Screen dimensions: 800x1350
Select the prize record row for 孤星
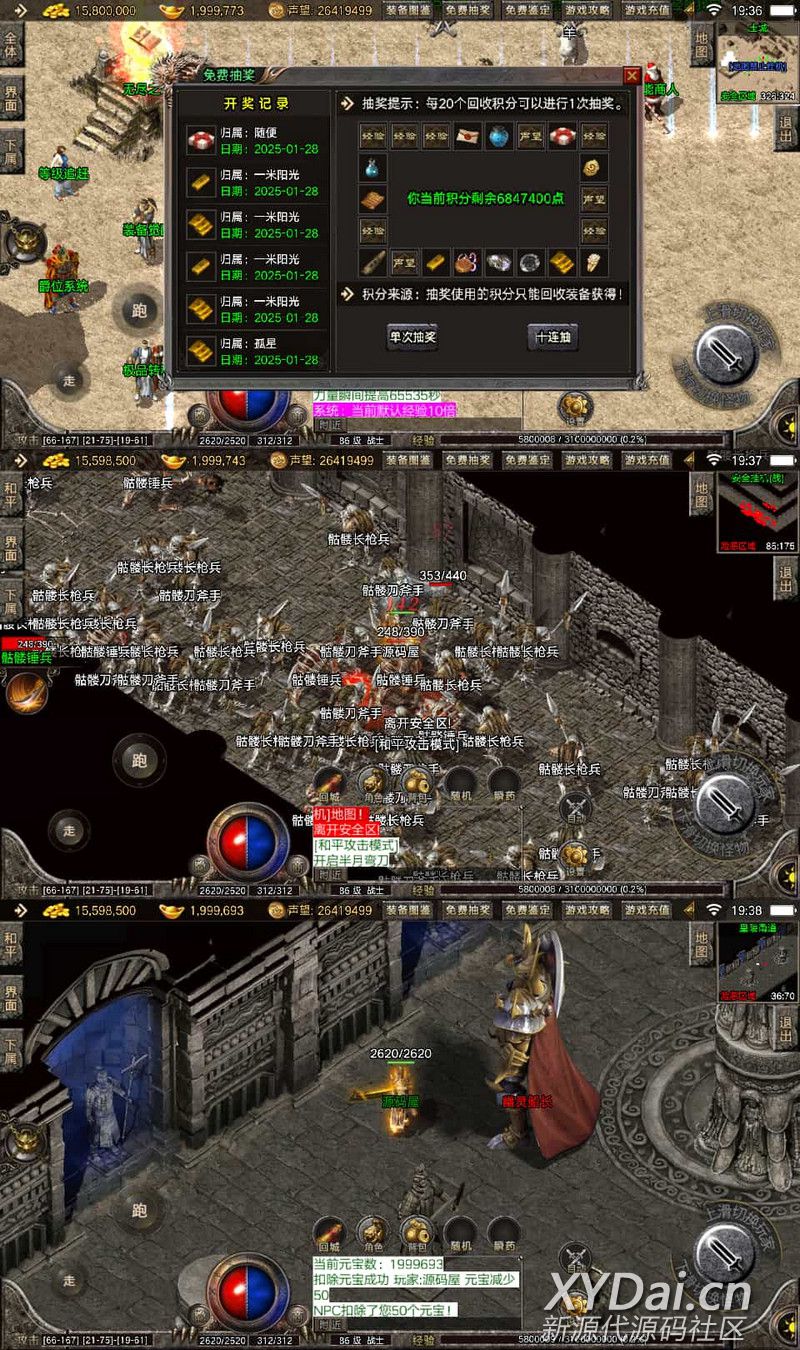pos(256,352)
